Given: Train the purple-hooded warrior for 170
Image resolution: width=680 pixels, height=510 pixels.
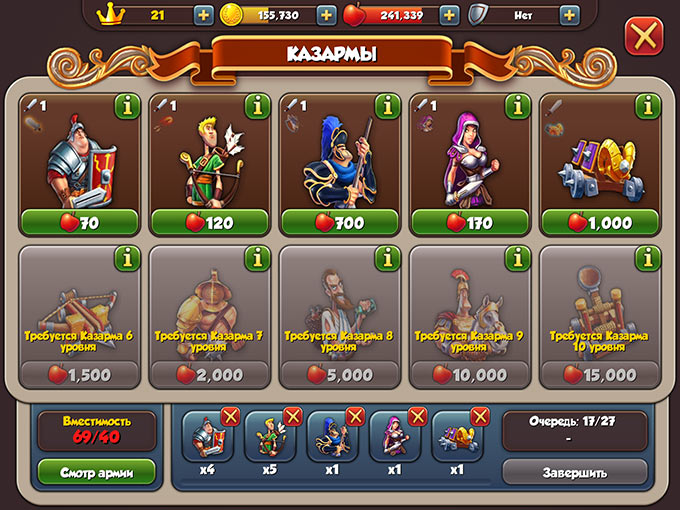Looking at the screenshot, I should 469,222.
